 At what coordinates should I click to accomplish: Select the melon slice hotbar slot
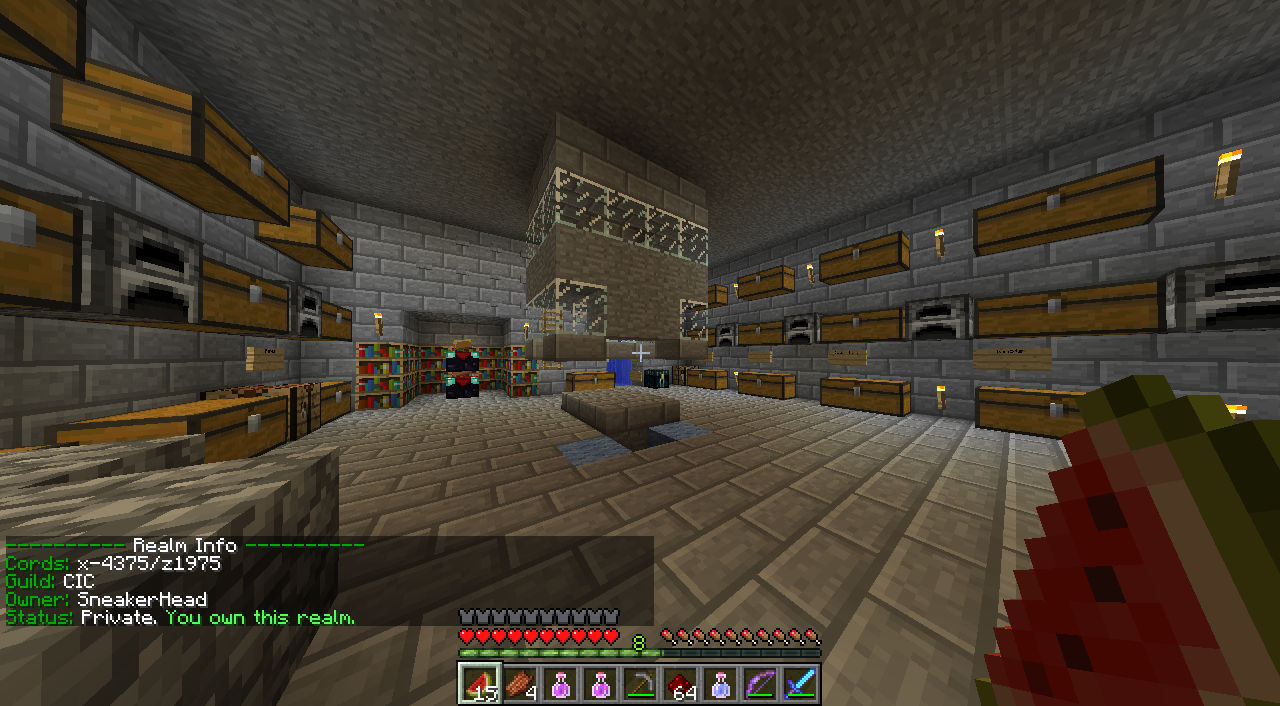click(480, 684)
